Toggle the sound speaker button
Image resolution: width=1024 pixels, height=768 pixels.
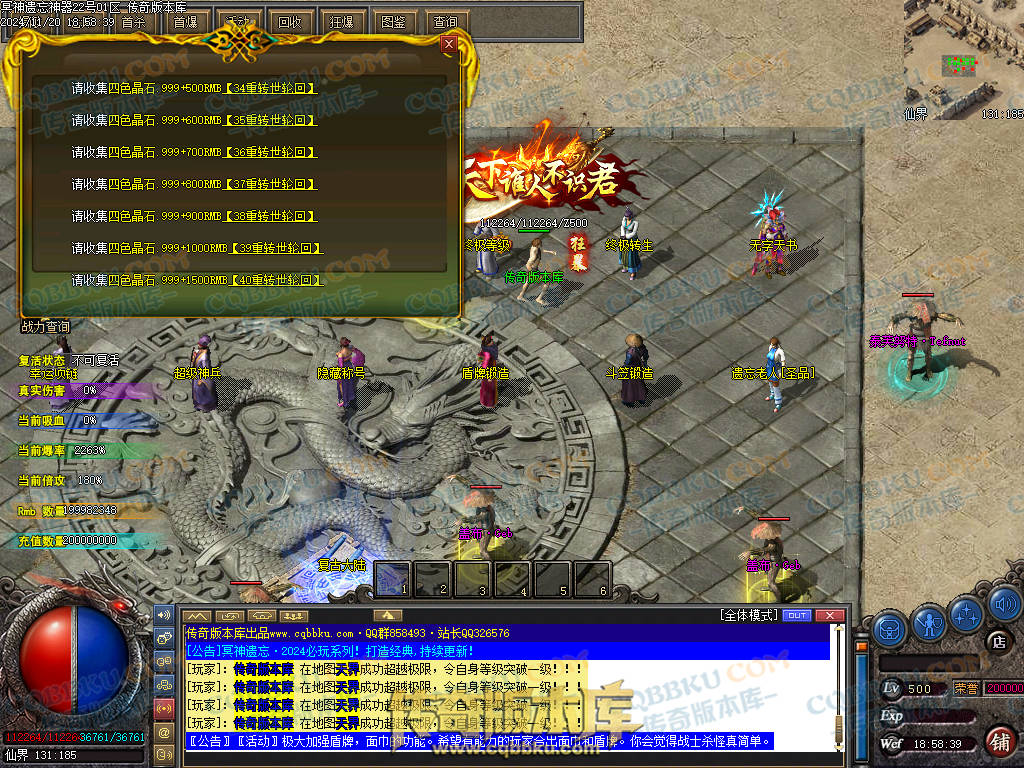pos(1004,605)
